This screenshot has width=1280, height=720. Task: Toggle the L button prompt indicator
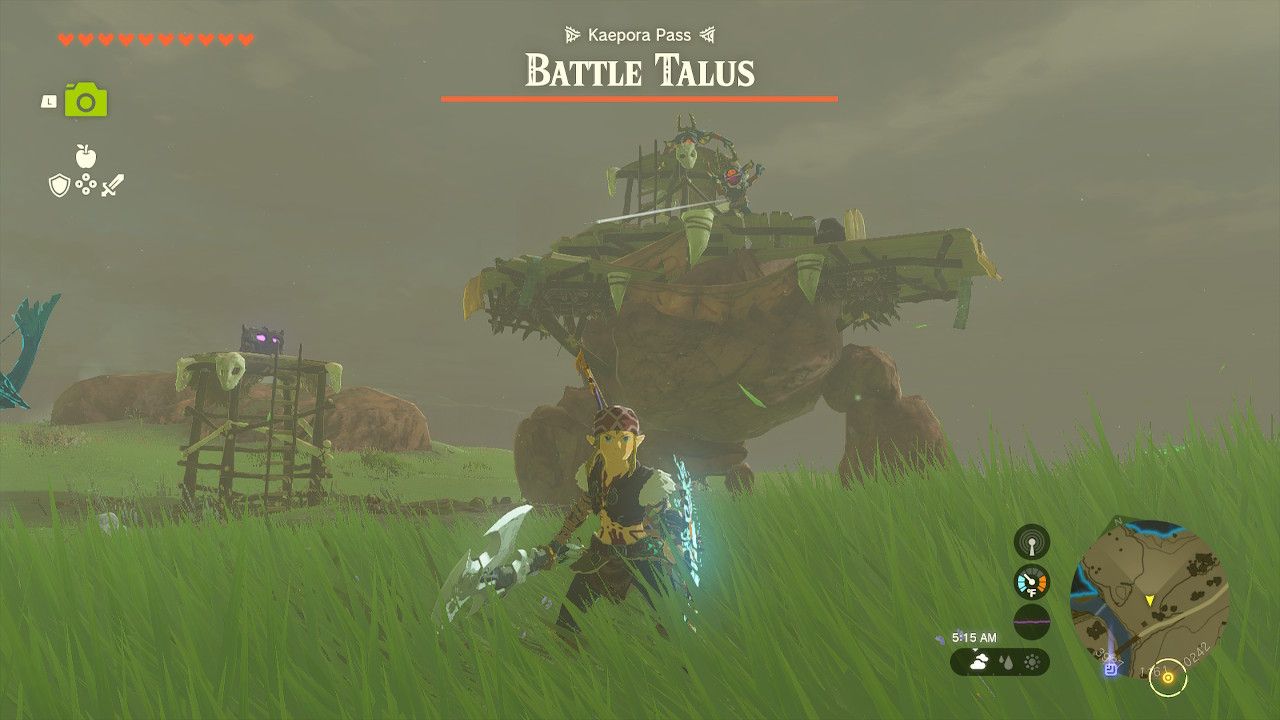[x=48, y=100]
